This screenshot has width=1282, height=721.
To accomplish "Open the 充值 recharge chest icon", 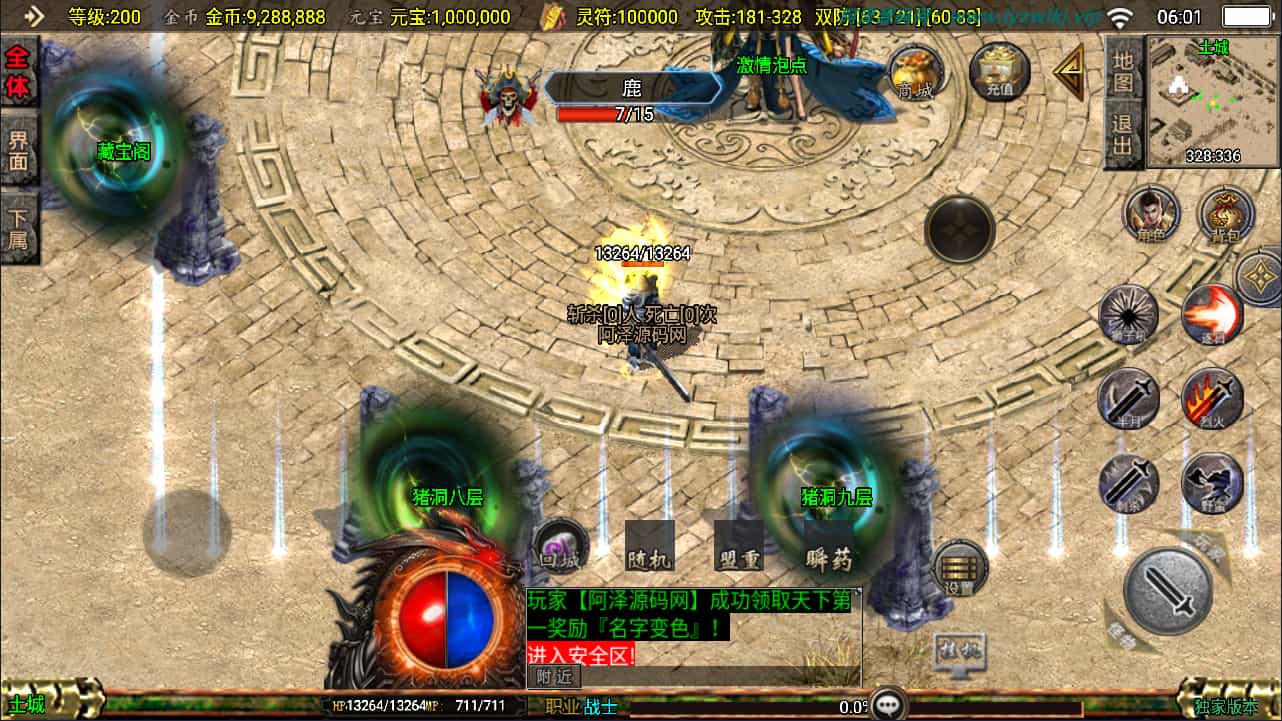I will pyautogui.click(x=999, y=72).
